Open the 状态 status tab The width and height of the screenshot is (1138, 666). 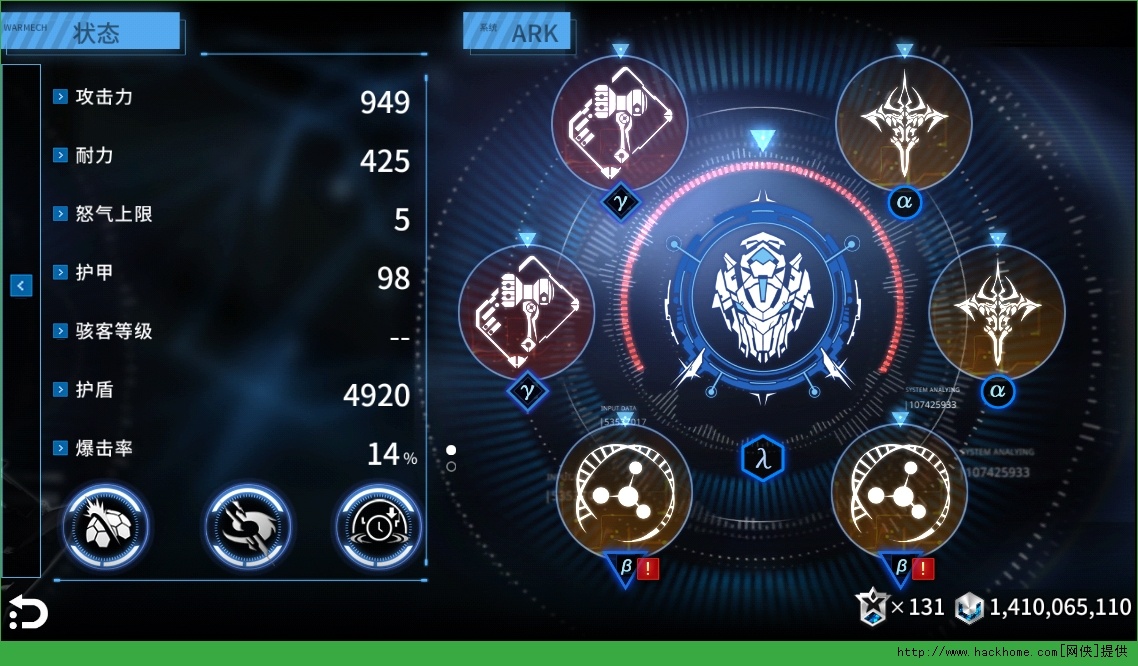97,33
